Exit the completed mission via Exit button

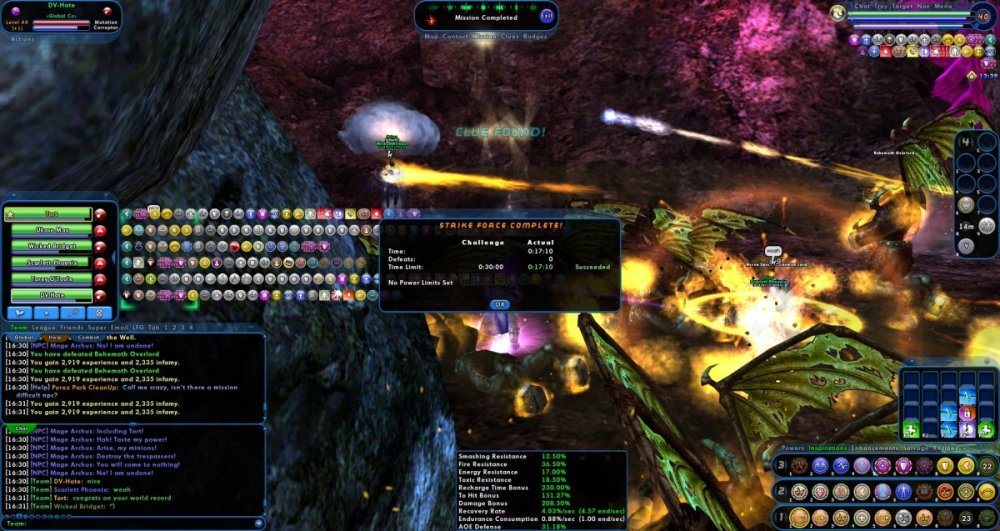click(546, 16)
